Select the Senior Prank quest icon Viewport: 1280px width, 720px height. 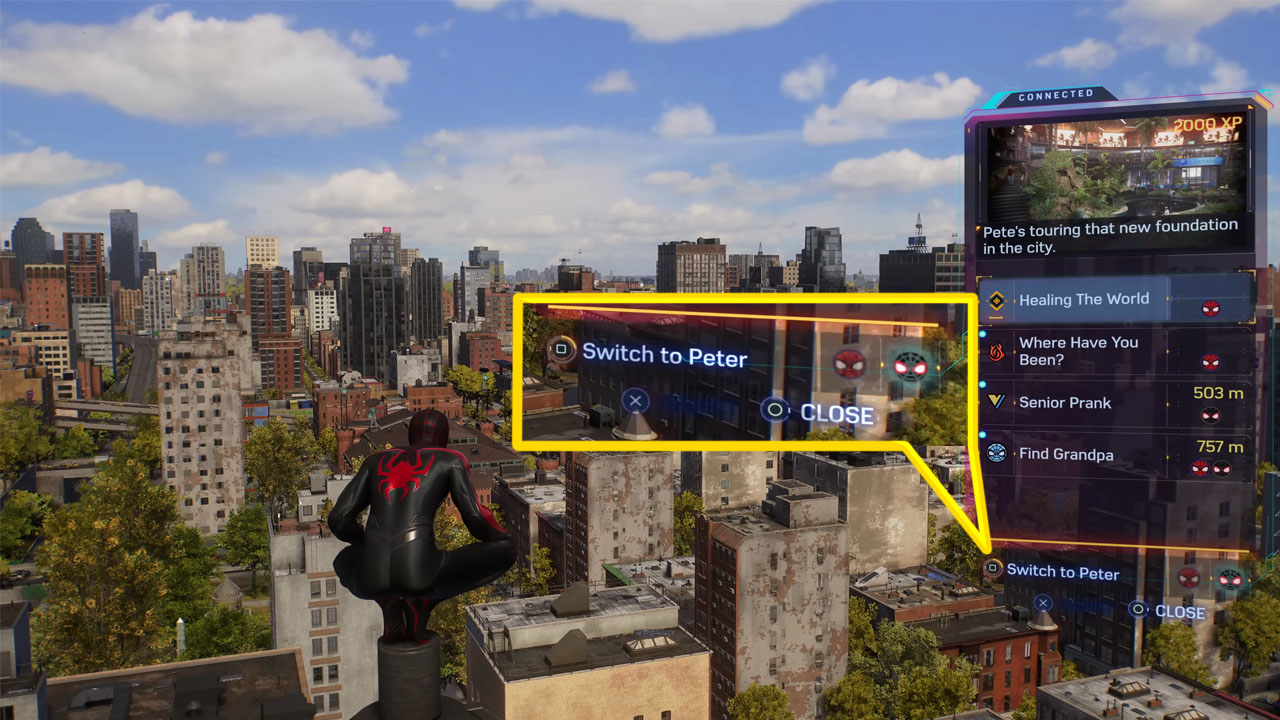pyautogui.click(x=997, y=403)
